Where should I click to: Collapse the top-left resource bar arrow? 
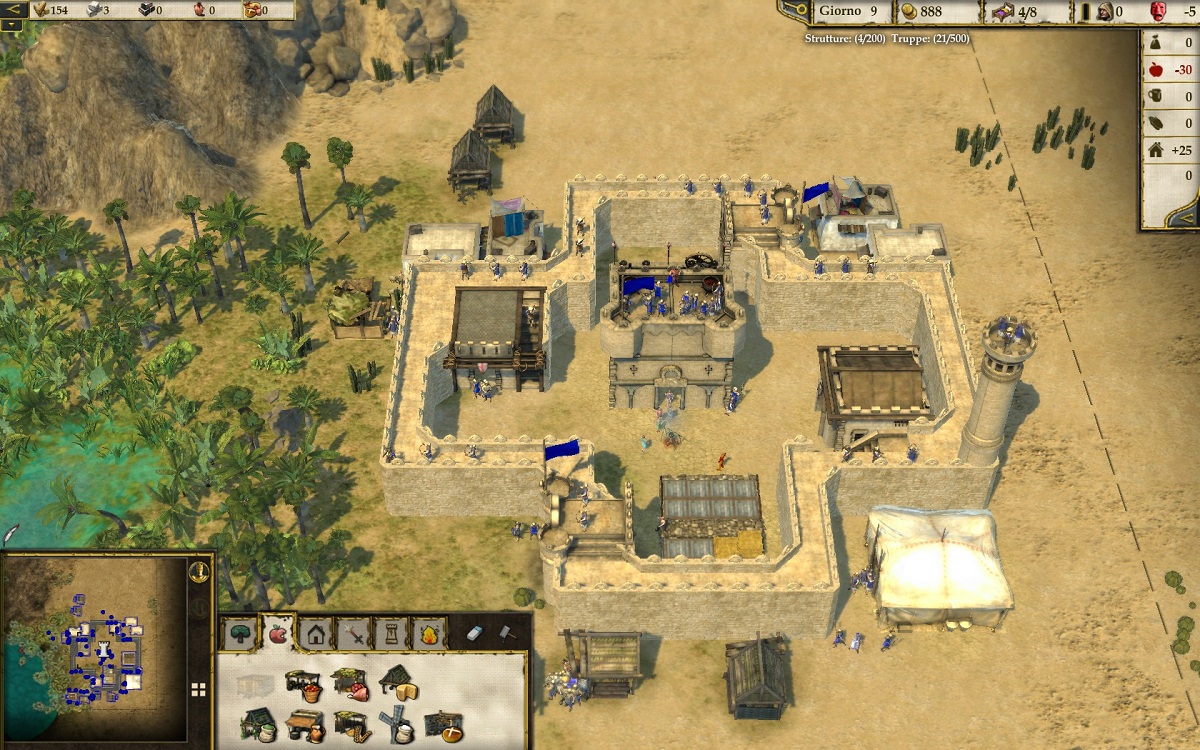click(x=14, y=10)
